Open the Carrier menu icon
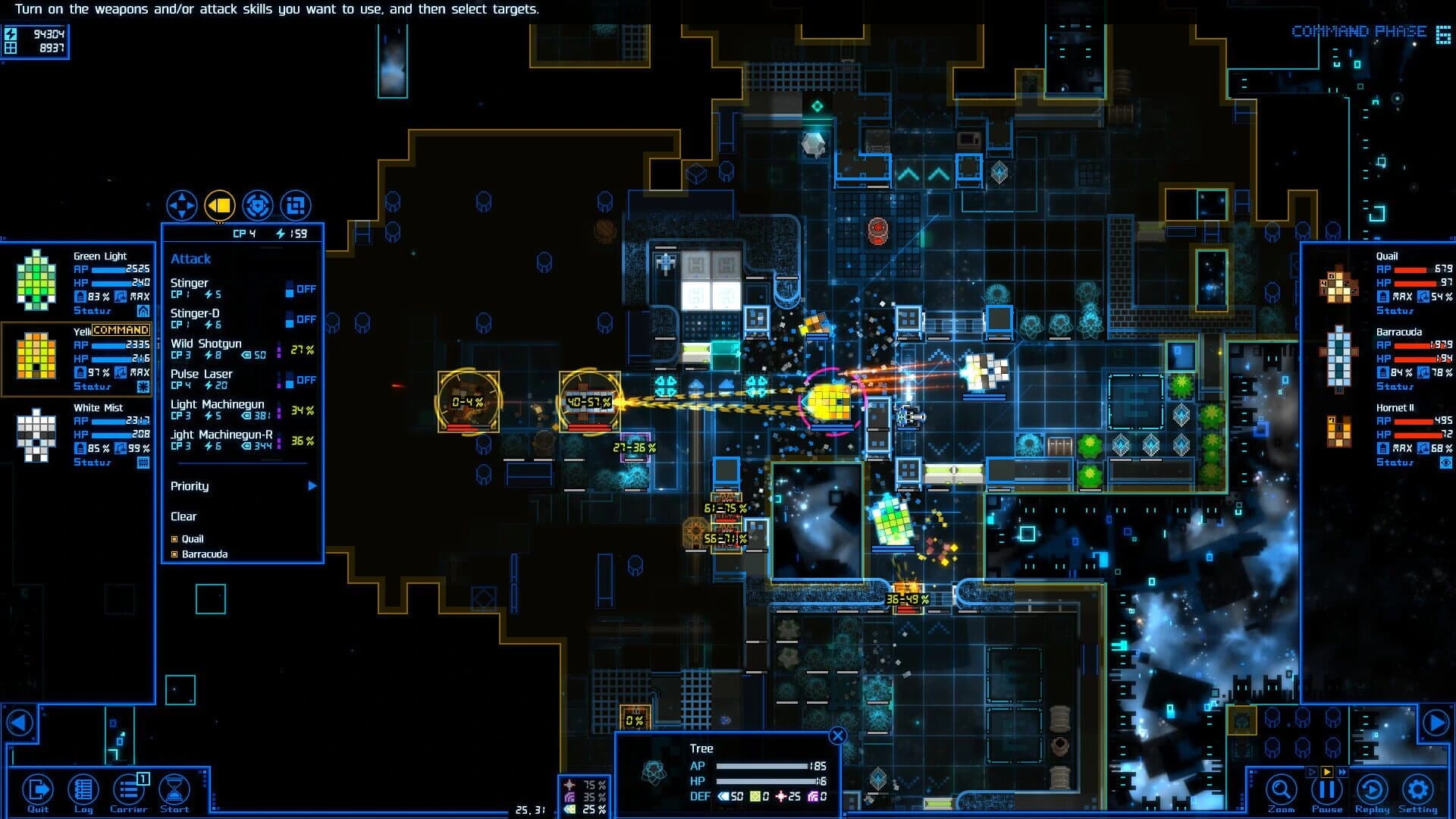 tap(130, 789)
